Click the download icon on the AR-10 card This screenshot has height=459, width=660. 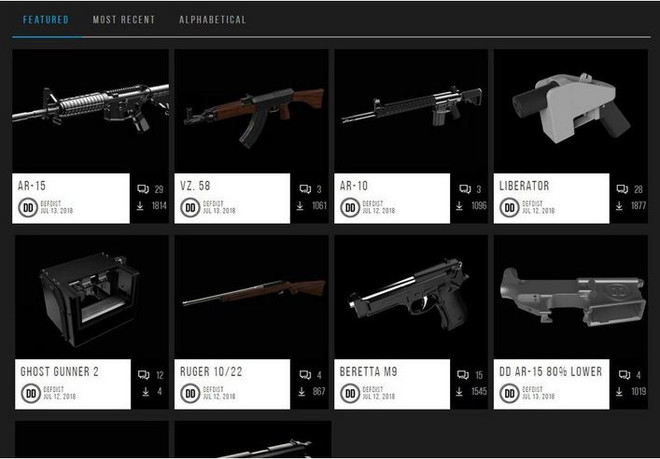pyautogui.click(x=462, y=206)
